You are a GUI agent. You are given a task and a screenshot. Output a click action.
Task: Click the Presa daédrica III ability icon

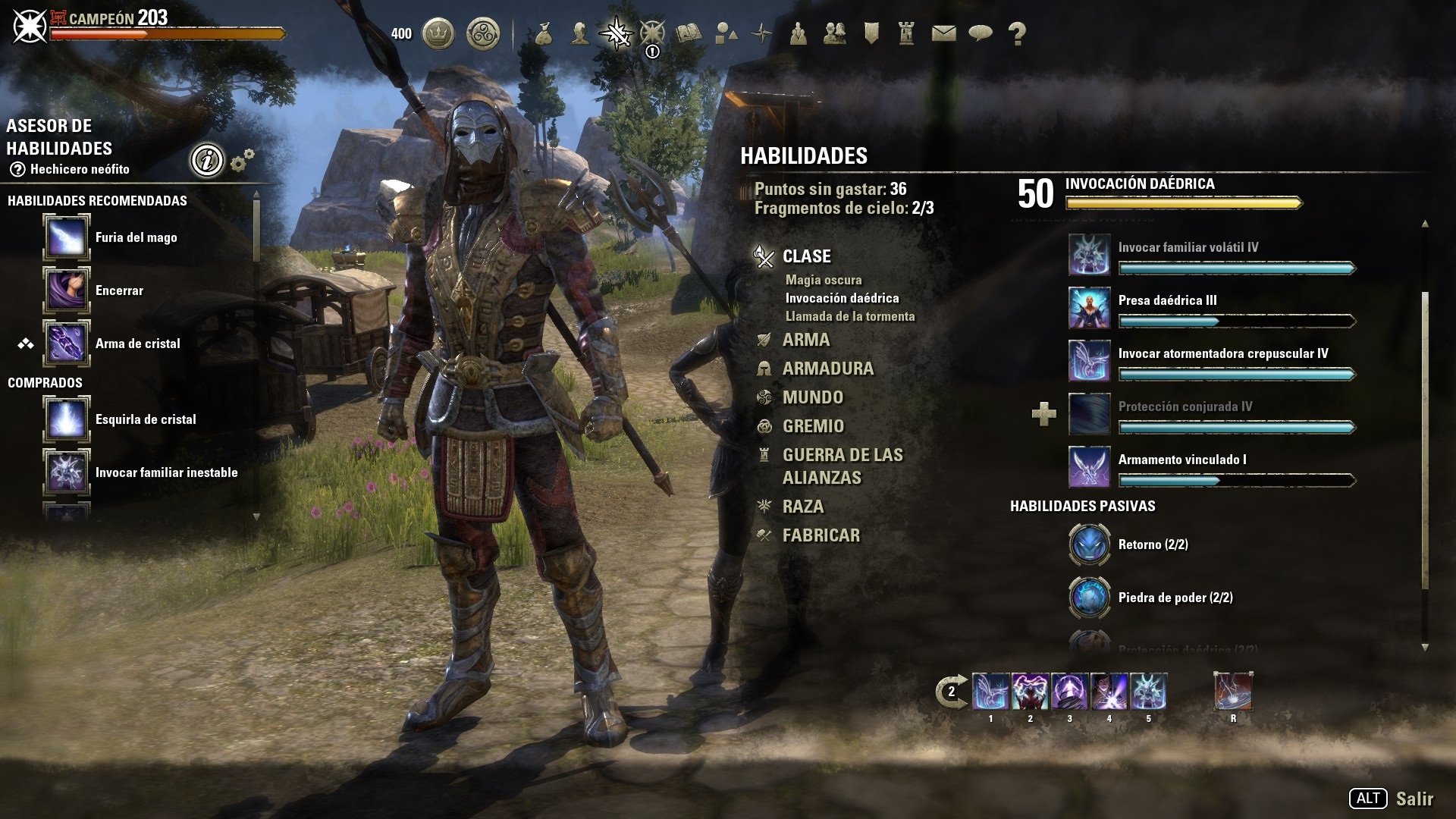1089,308
